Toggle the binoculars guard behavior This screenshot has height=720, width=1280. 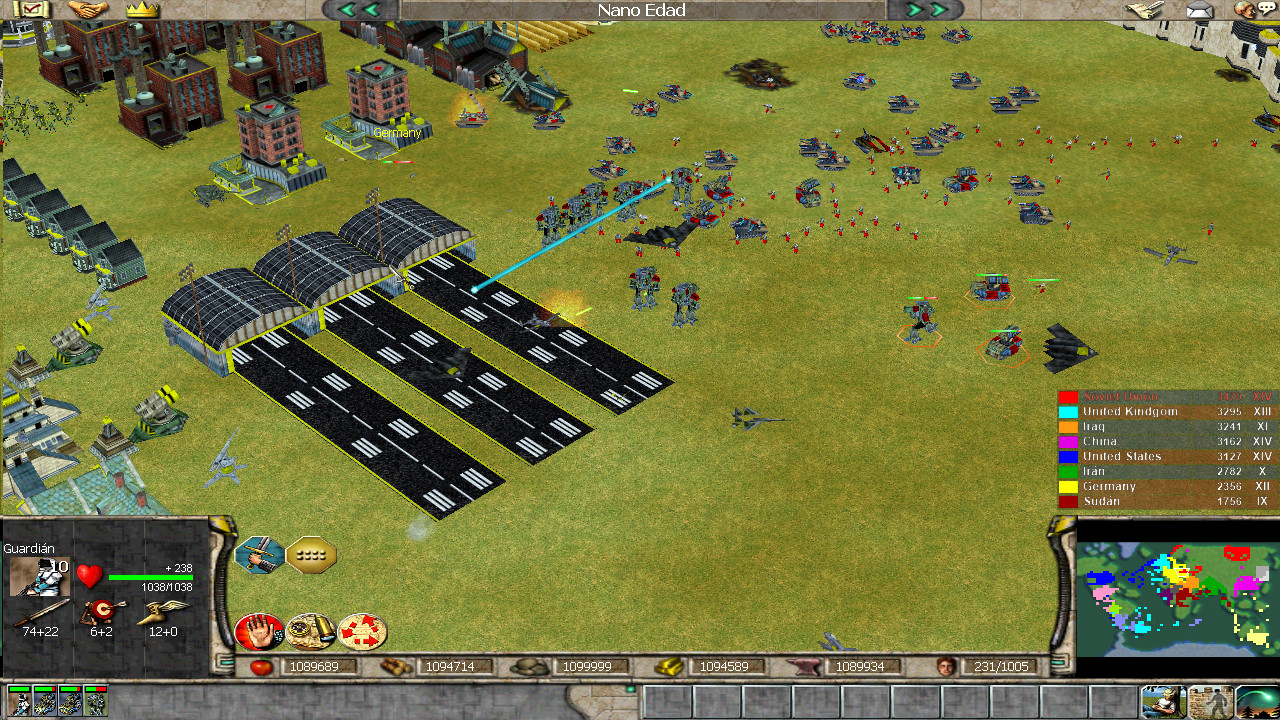310,630
